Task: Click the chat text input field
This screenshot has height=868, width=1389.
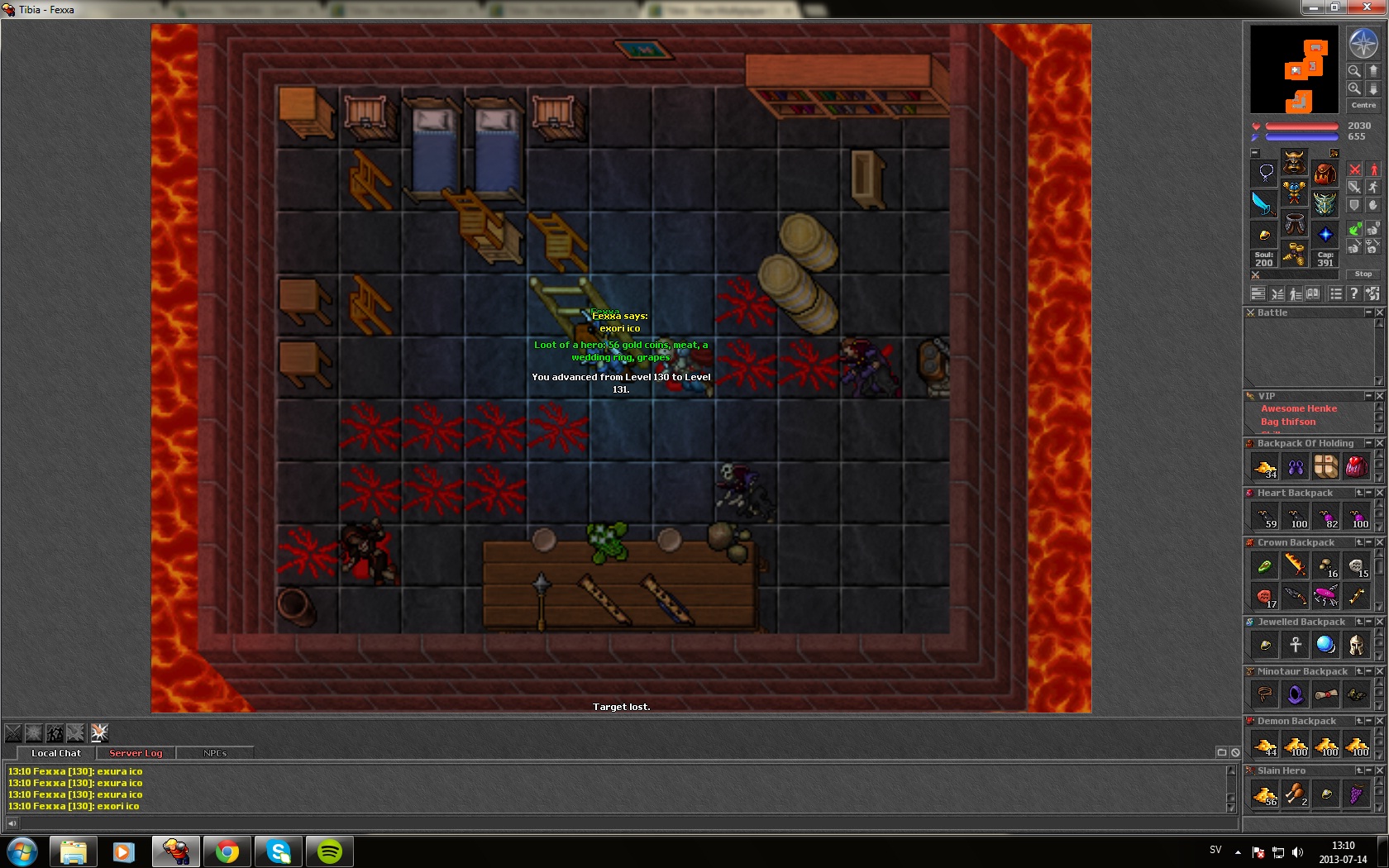Action: pyautogui.click(x=620, y=823)
